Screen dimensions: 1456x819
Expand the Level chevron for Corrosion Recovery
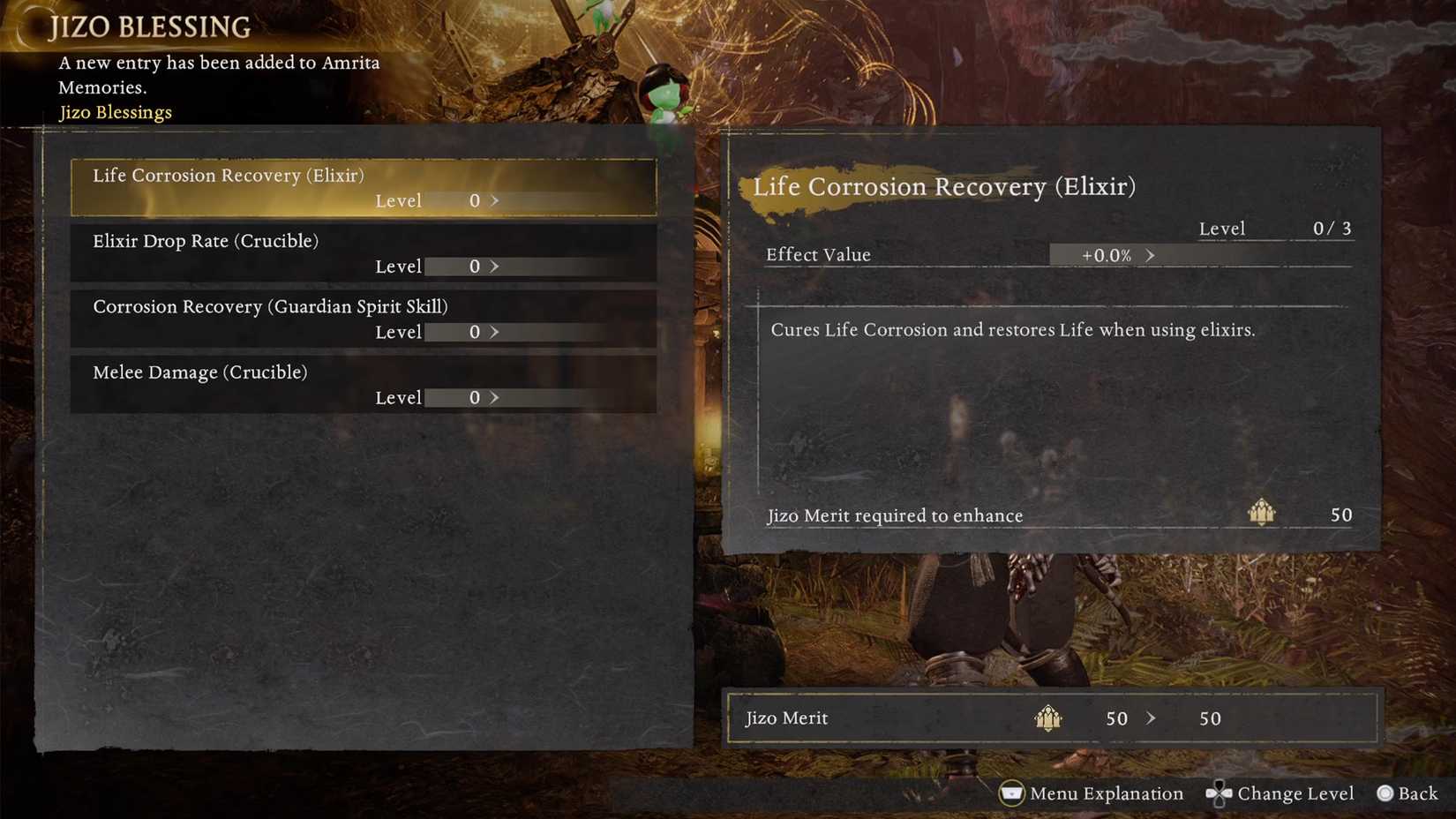495,332
